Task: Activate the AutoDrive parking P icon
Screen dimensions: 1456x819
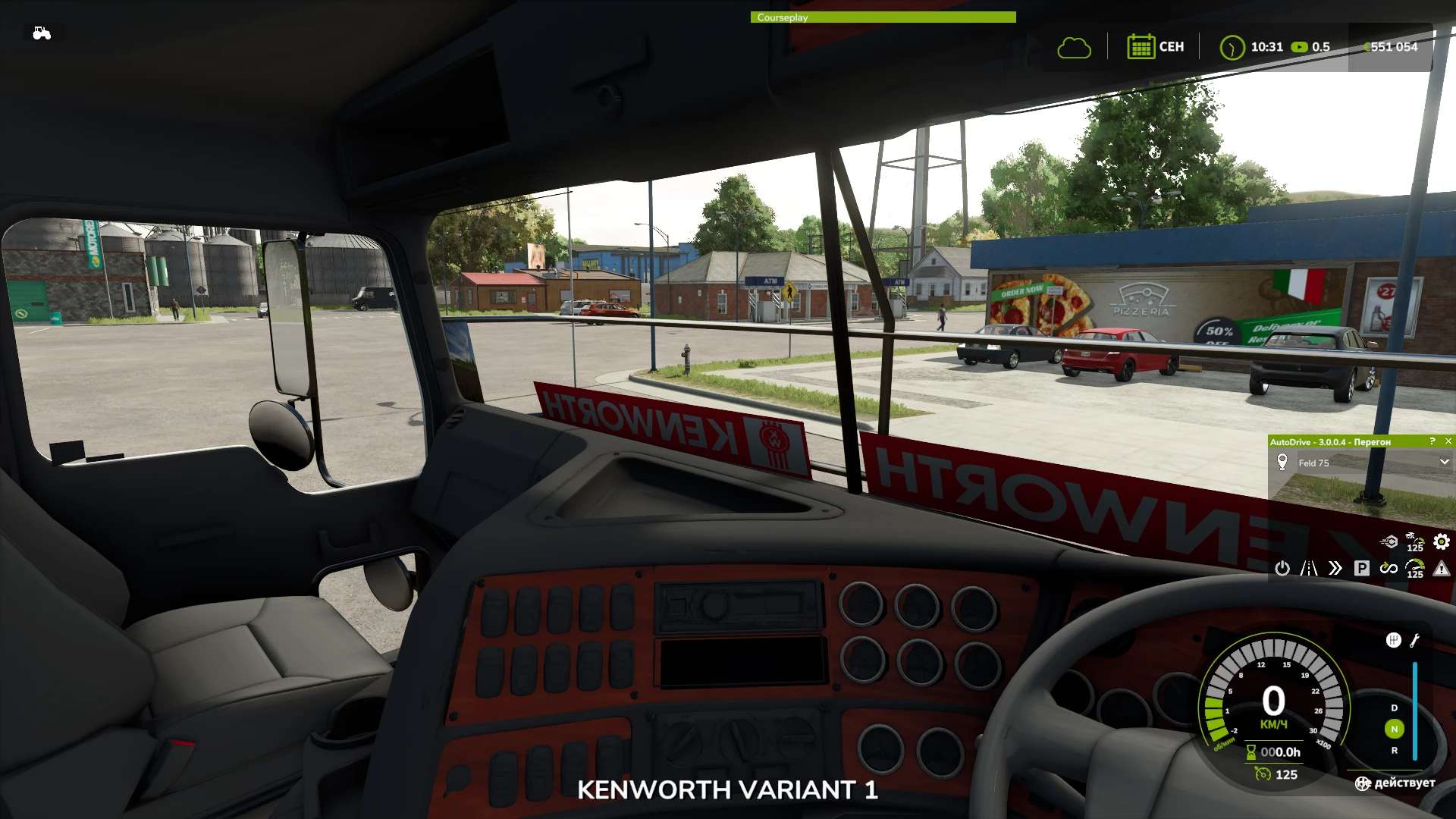Action: (x=1362, y=568)
